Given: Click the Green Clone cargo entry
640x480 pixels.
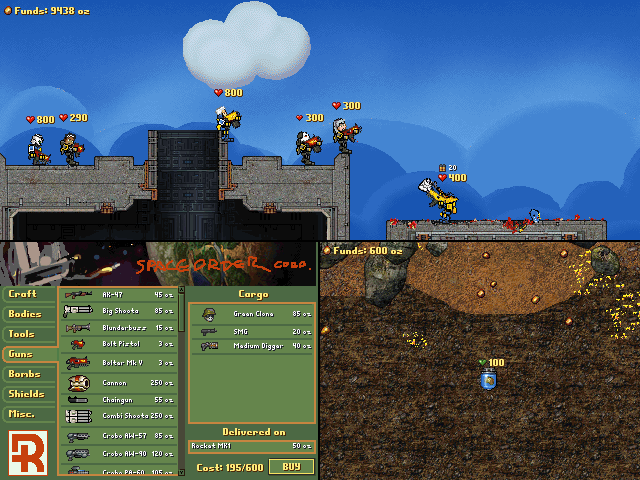Looking at the screenshot, I should 252,314.
